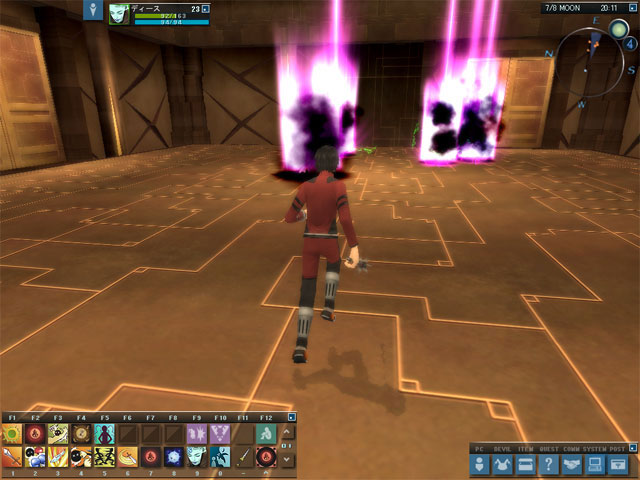The width and height of the screenshot is (640, 480).
Task: Select the green-haired character portrait
Action: click(119, 13)
